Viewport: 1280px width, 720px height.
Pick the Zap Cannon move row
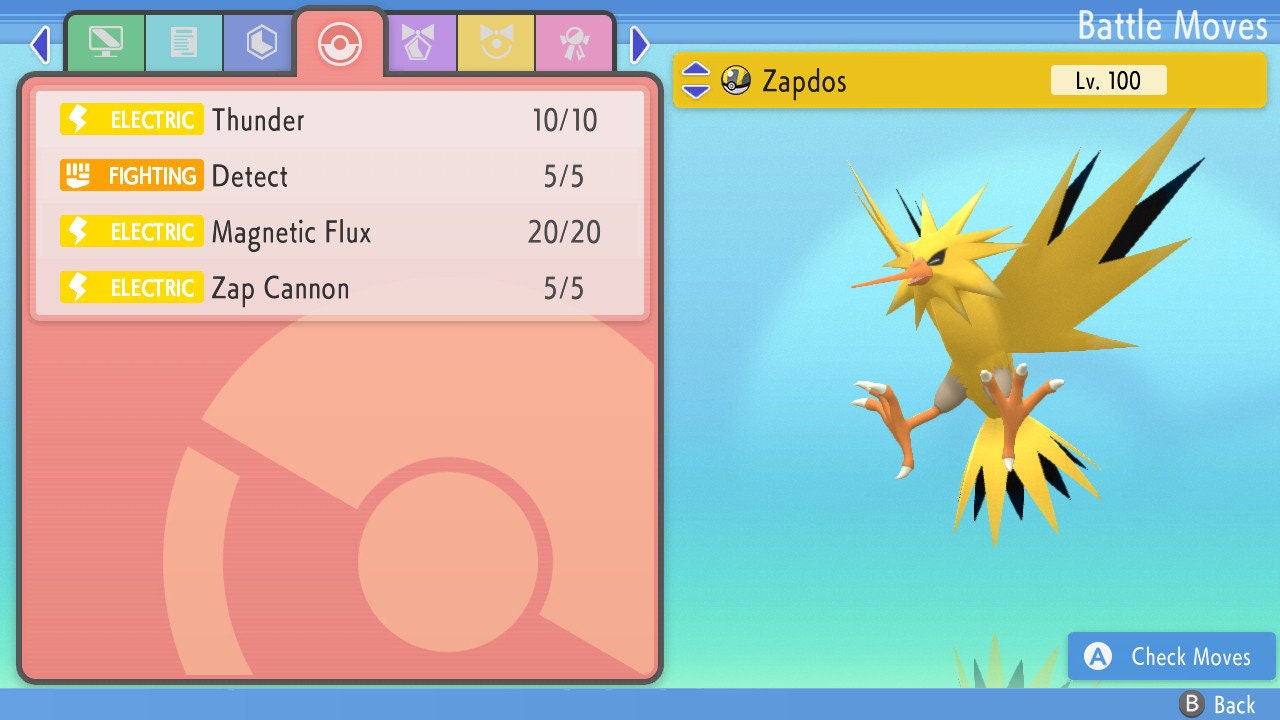pyautogui.click(x=340, y=288)
